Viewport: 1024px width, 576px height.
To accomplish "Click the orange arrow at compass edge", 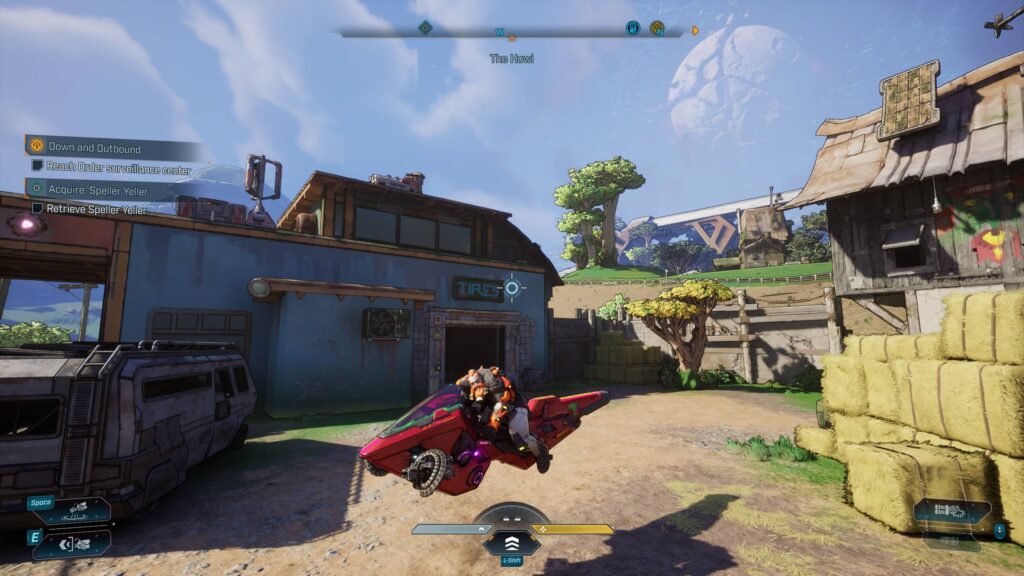I will click(x=696, y=30).
